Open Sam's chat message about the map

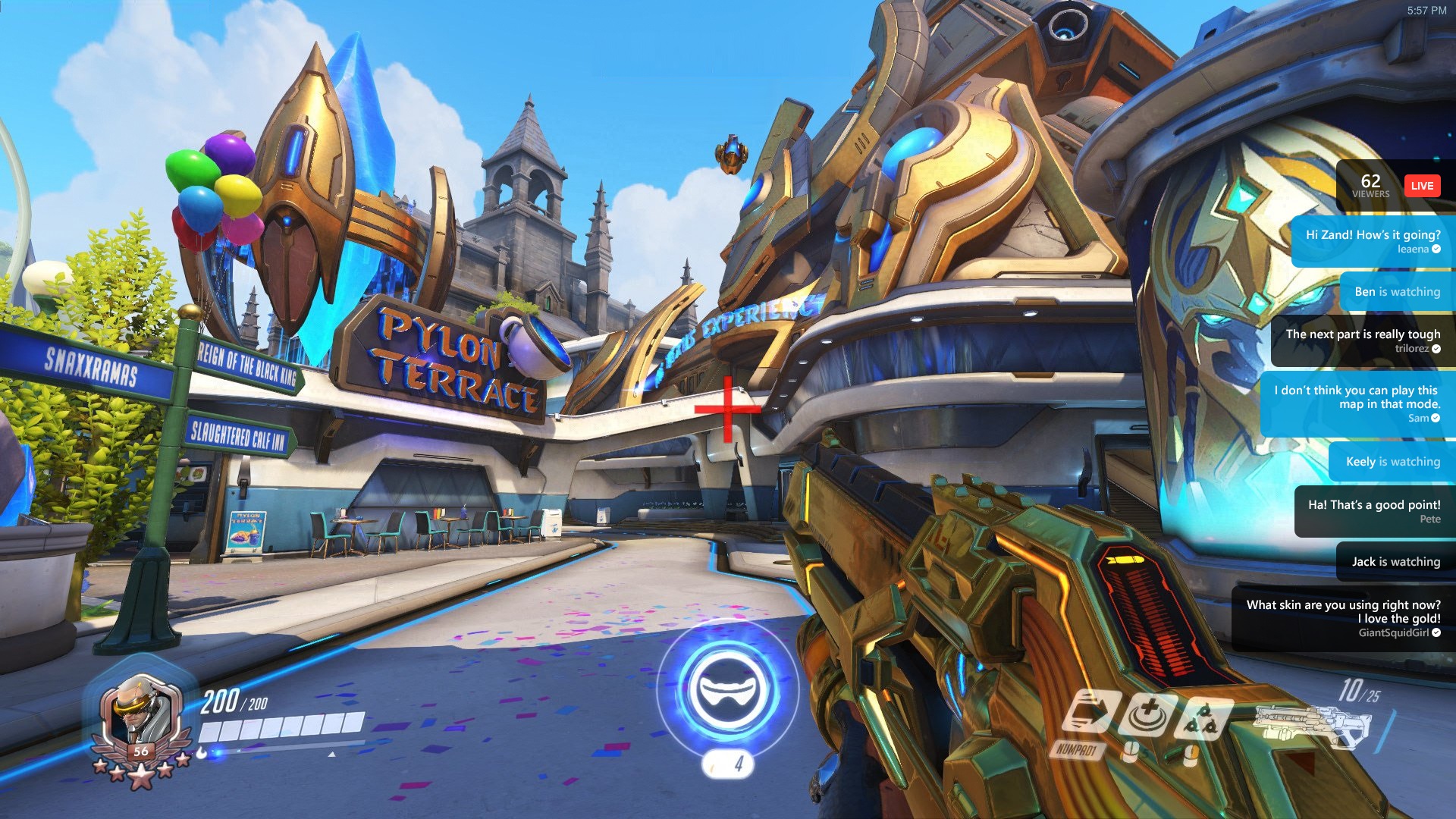tap(1357, 403)
